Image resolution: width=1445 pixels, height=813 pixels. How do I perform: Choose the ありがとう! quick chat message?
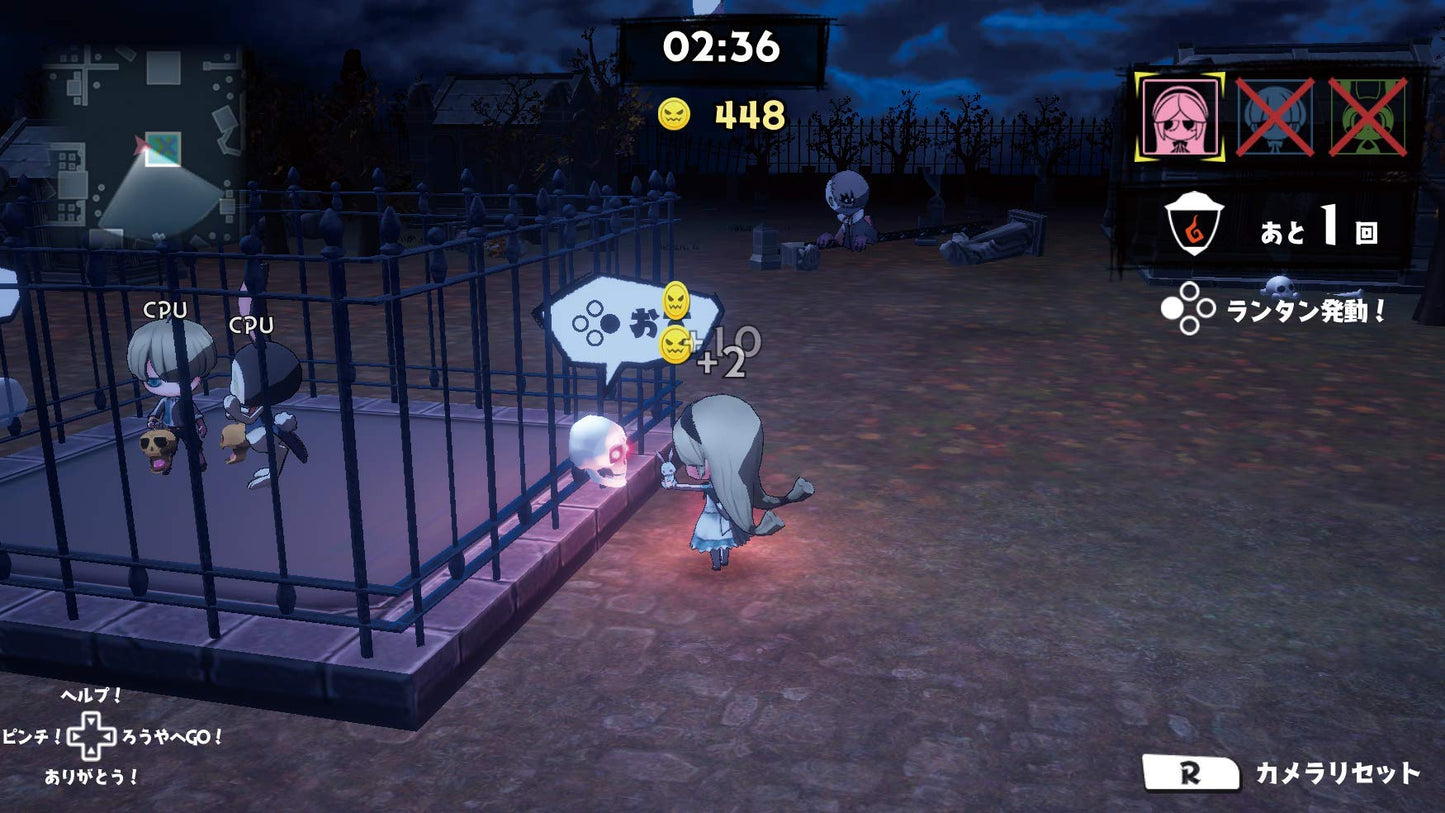92,776
